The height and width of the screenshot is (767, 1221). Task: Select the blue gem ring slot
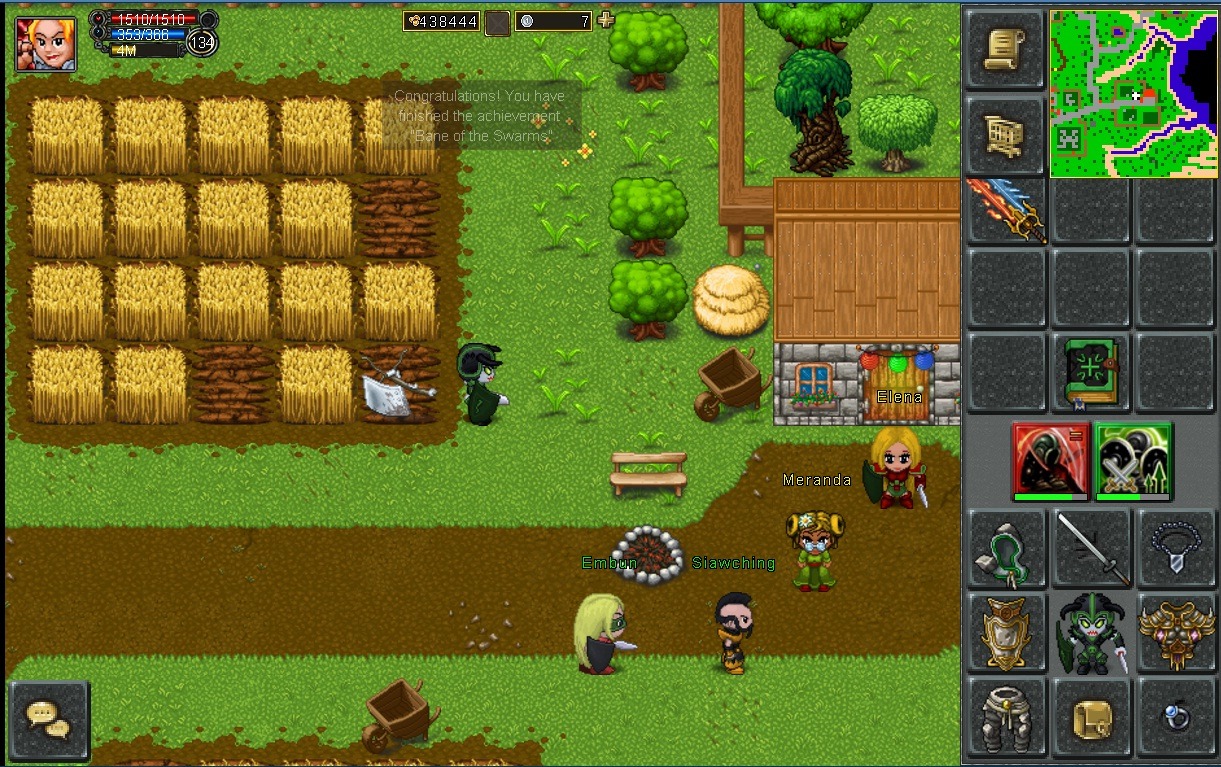tap(1175, 717)
